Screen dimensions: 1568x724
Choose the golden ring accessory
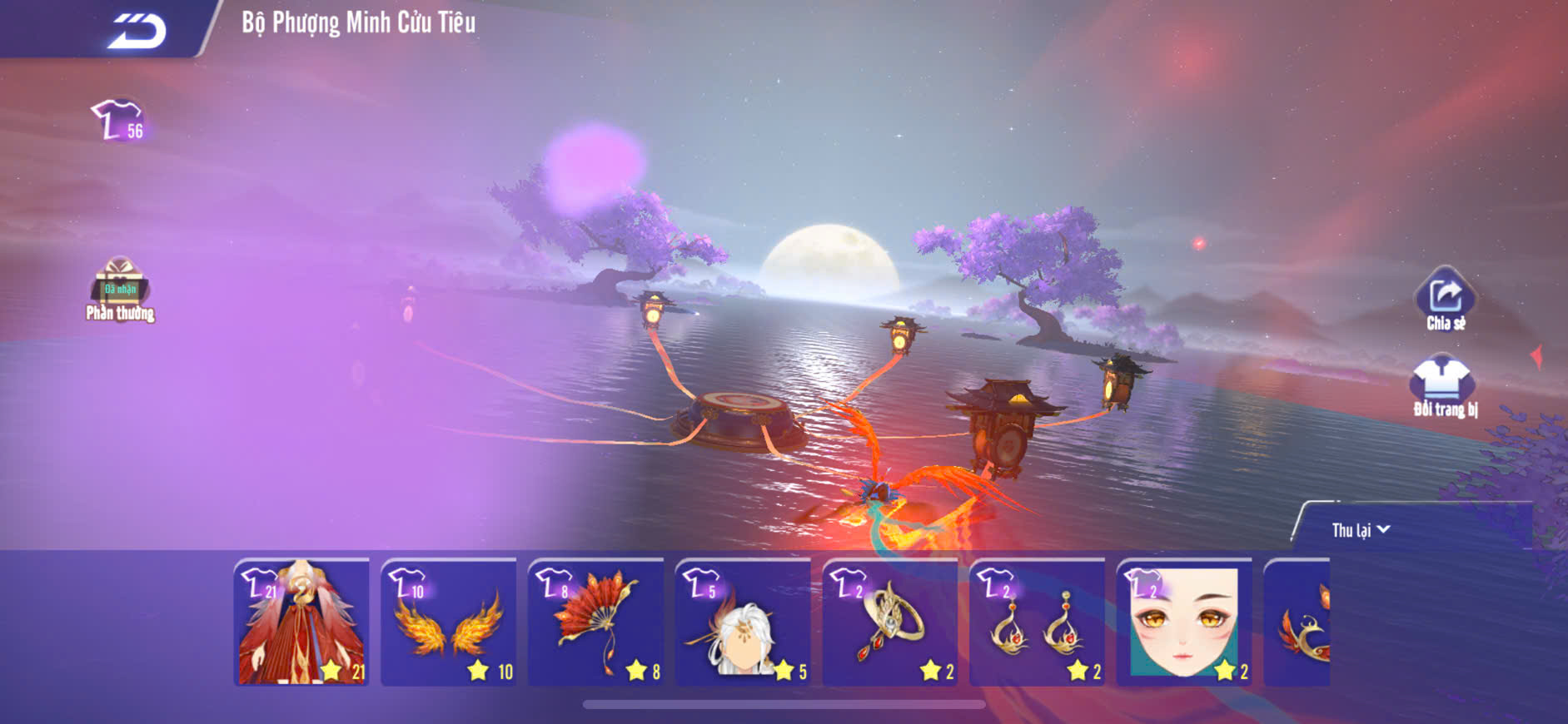(x=890, y=622)
